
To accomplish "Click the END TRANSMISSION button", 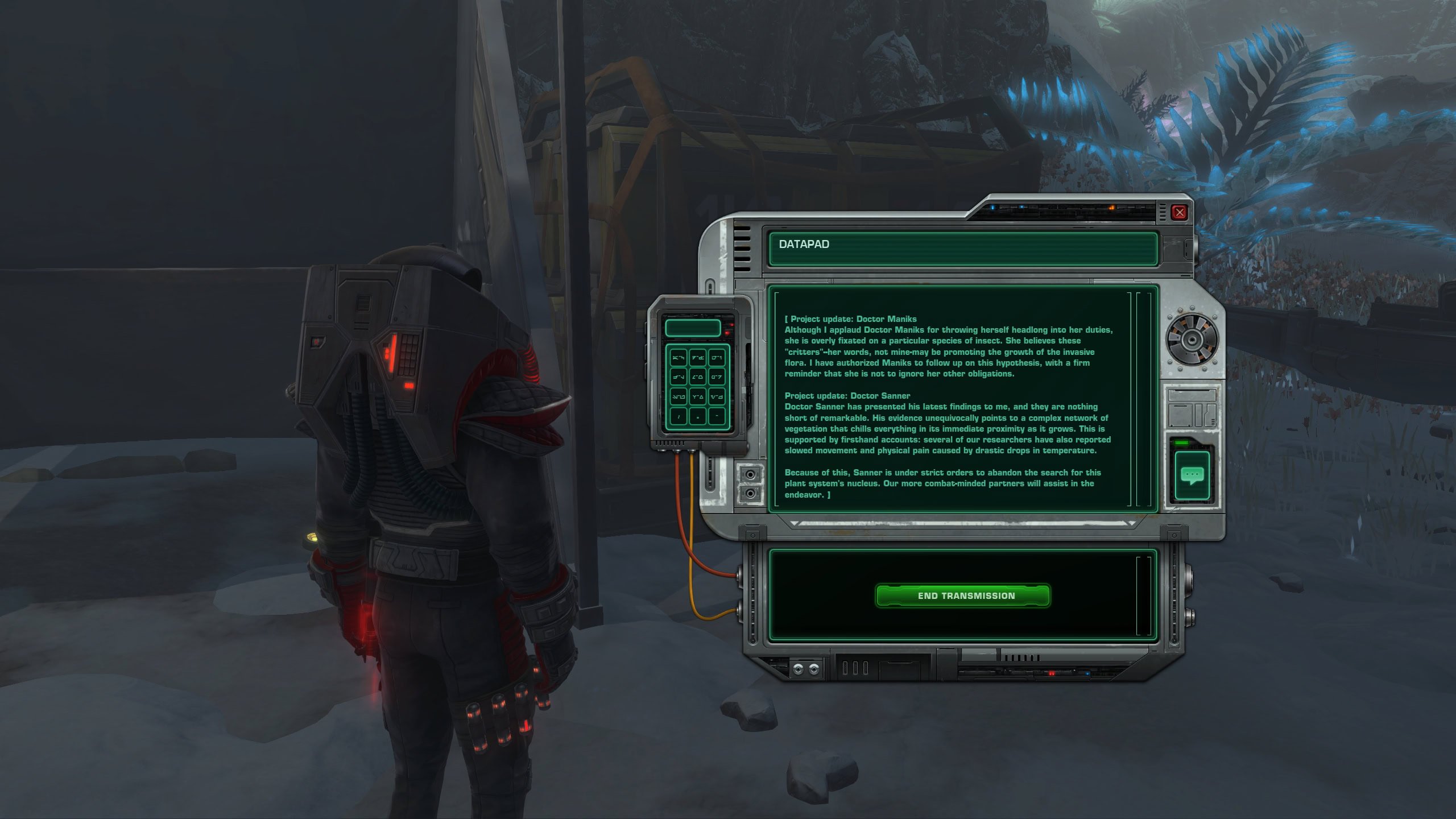I will 962,595.
